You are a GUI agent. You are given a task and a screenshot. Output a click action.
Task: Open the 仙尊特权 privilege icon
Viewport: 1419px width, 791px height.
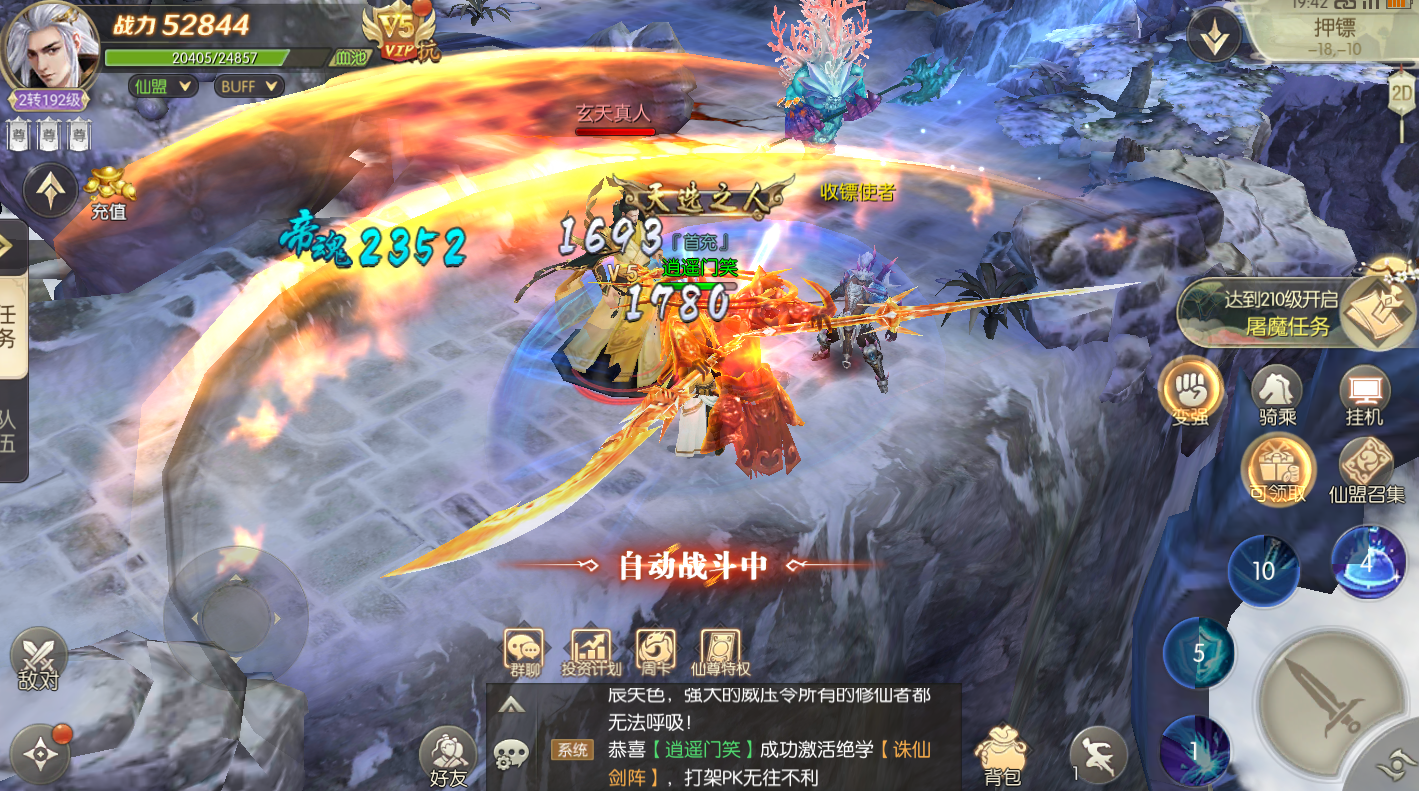[720, 651]
